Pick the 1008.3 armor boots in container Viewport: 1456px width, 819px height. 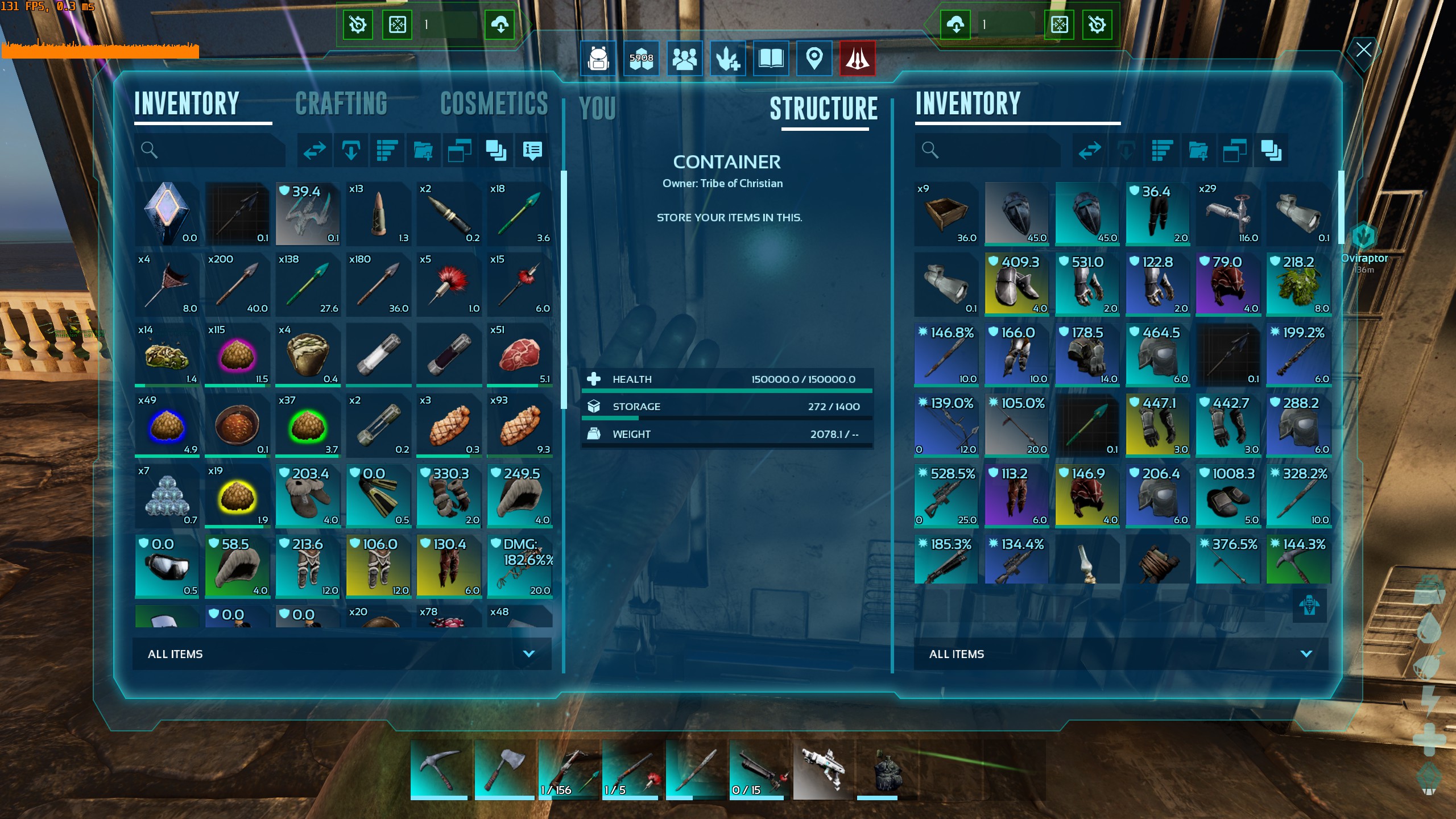point(1228,496)
